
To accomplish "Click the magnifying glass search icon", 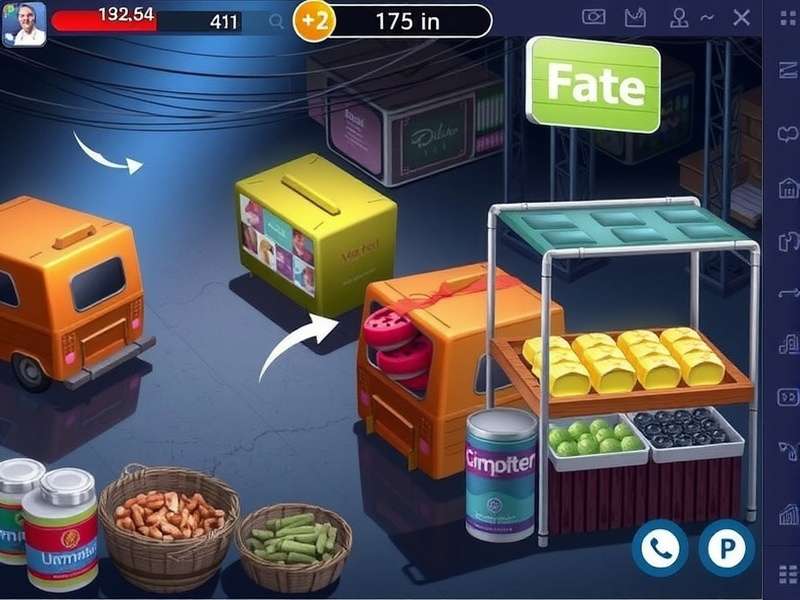I will click(276, 21).
